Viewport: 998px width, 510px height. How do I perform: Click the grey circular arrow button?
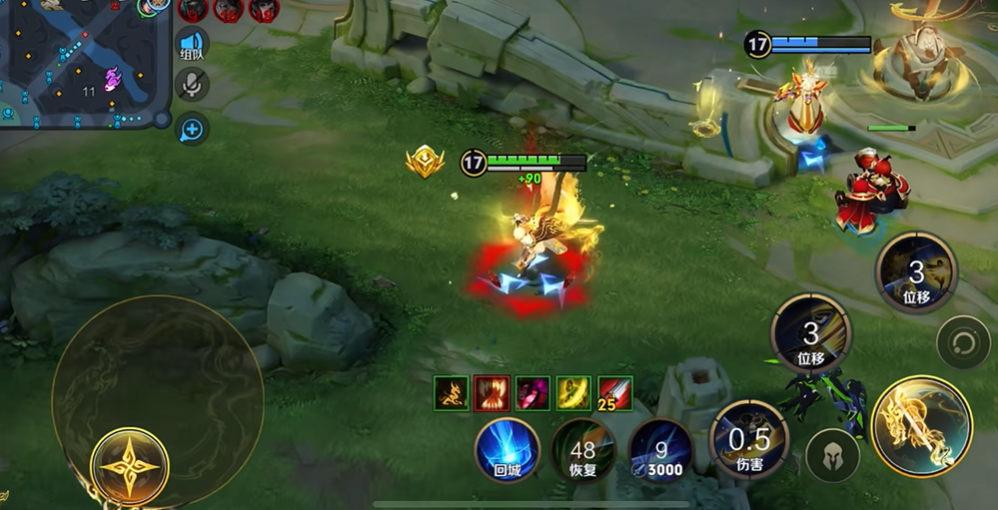[963, 342]
